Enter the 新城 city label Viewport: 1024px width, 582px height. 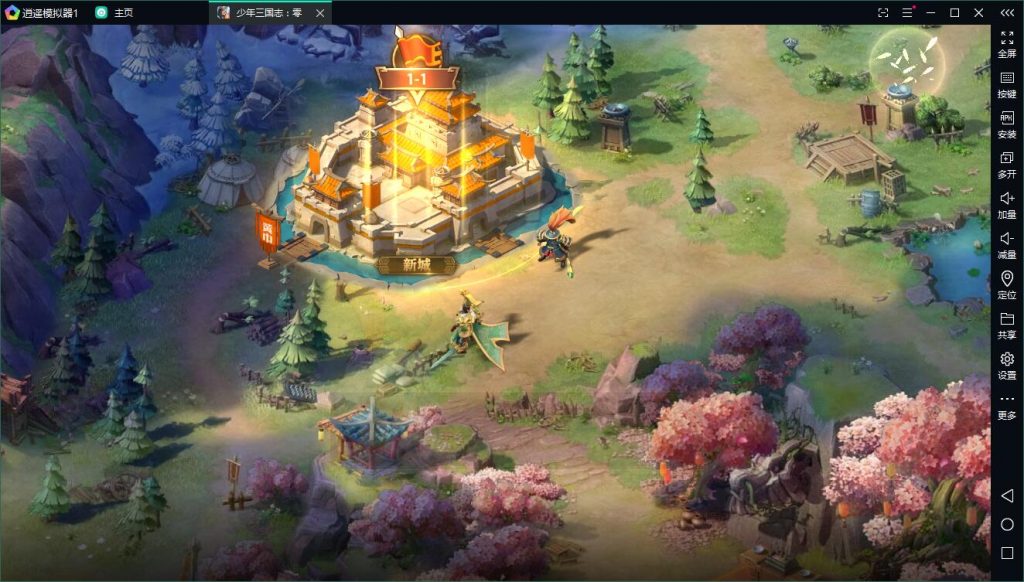(x=416, y=265)
